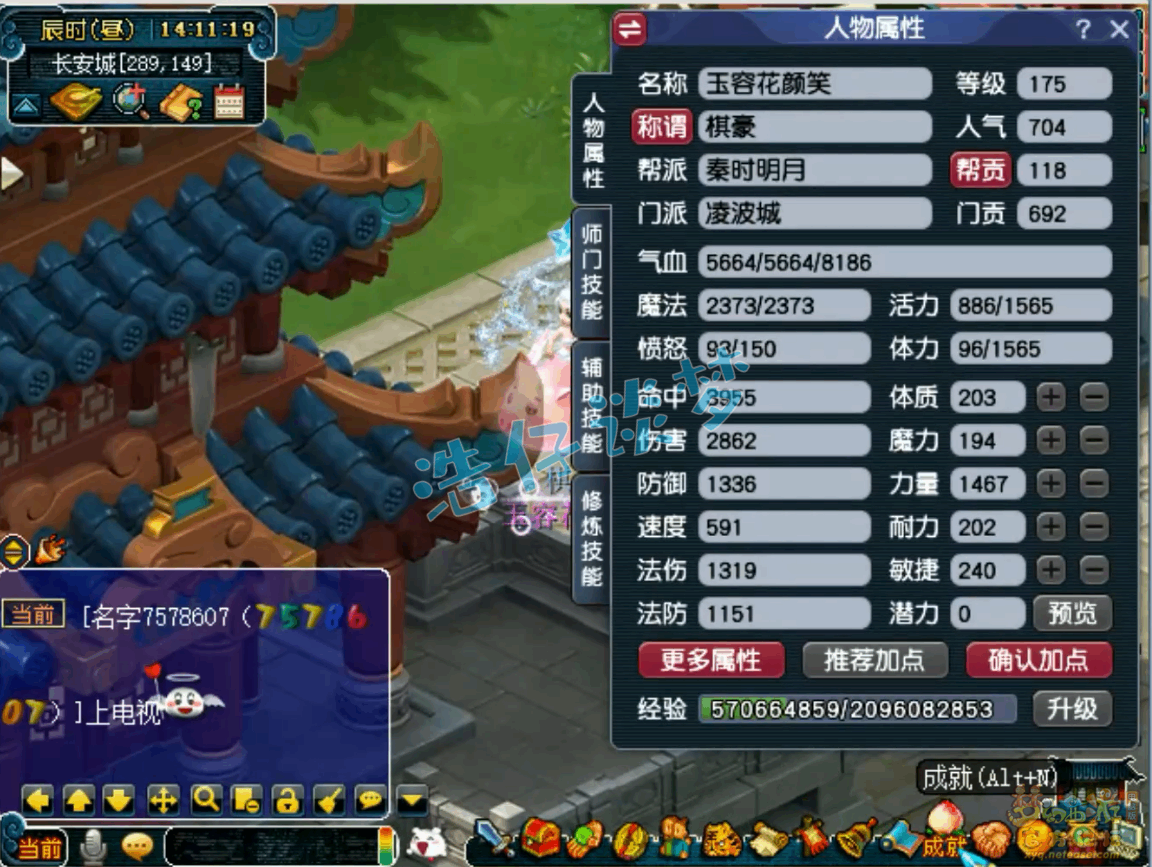Confirm points with 确认加点
Screen dimensions: 1152x867
point(1038,660)
